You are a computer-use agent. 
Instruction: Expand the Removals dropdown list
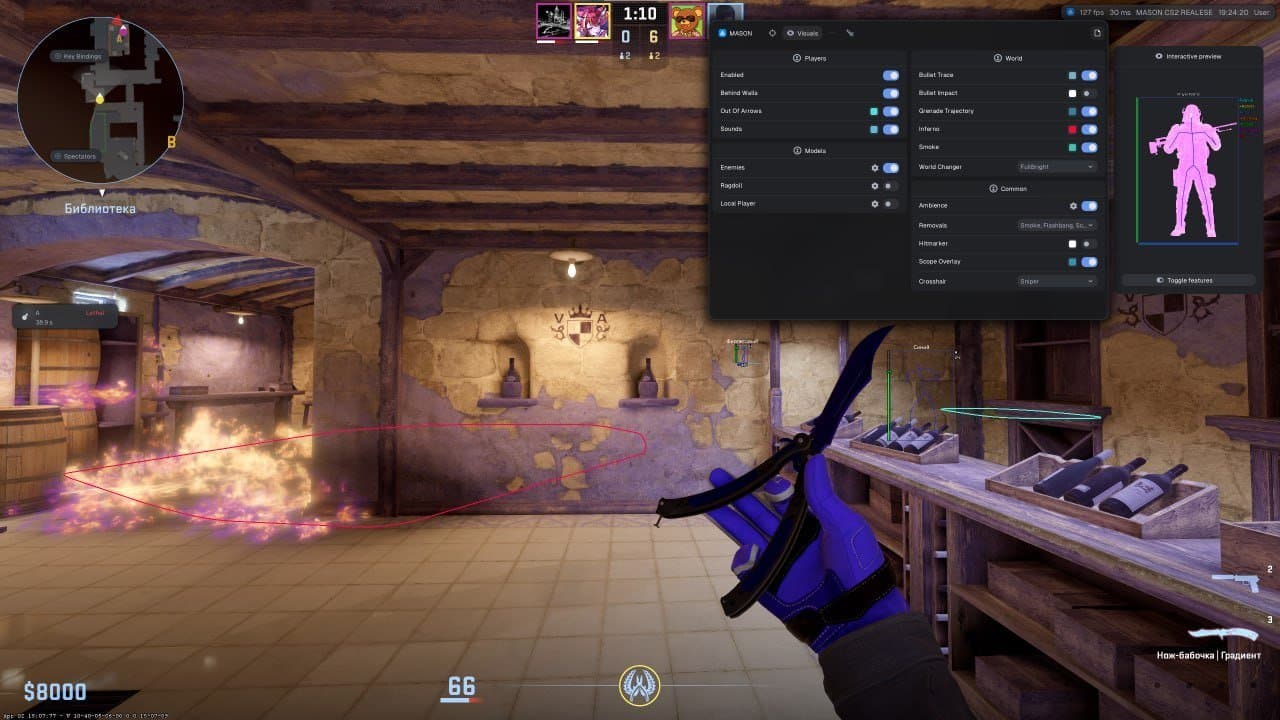[x=1055, y=224]
